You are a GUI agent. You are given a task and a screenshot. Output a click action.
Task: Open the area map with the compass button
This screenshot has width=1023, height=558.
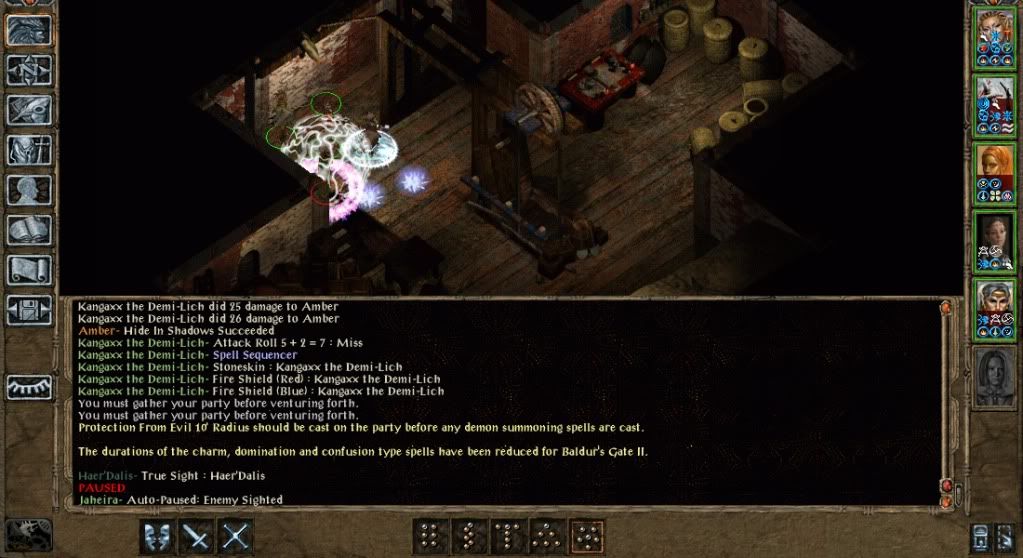[x=30, y=69]
